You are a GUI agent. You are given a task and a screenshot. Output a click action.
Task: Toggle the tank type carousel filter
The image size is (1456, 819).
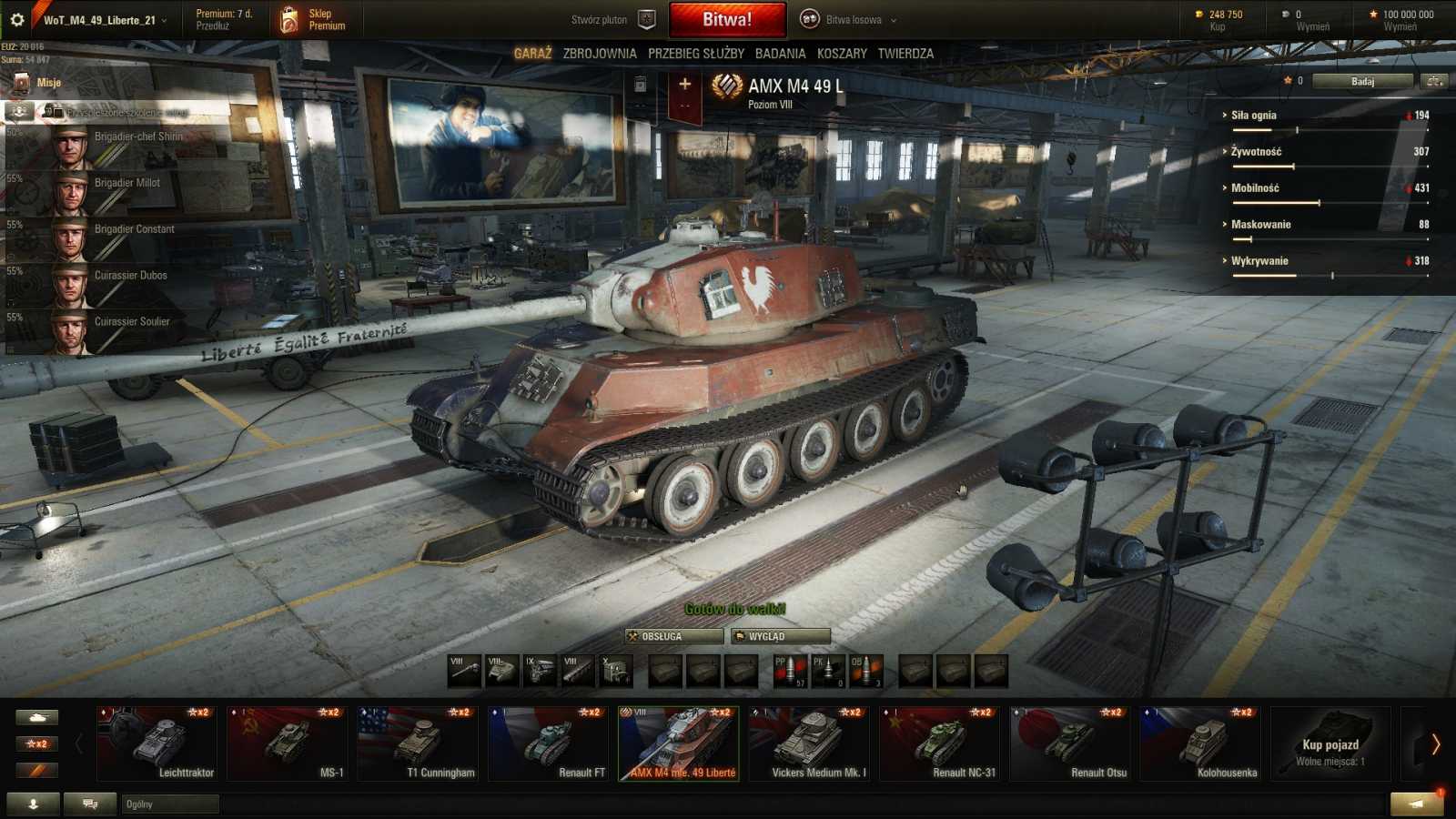point(36,717)
